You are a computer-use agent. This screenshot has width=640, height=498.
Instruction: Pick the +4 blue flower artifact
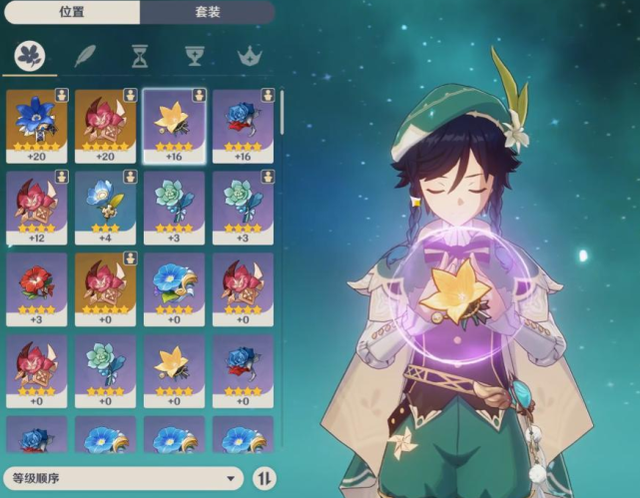105,206
